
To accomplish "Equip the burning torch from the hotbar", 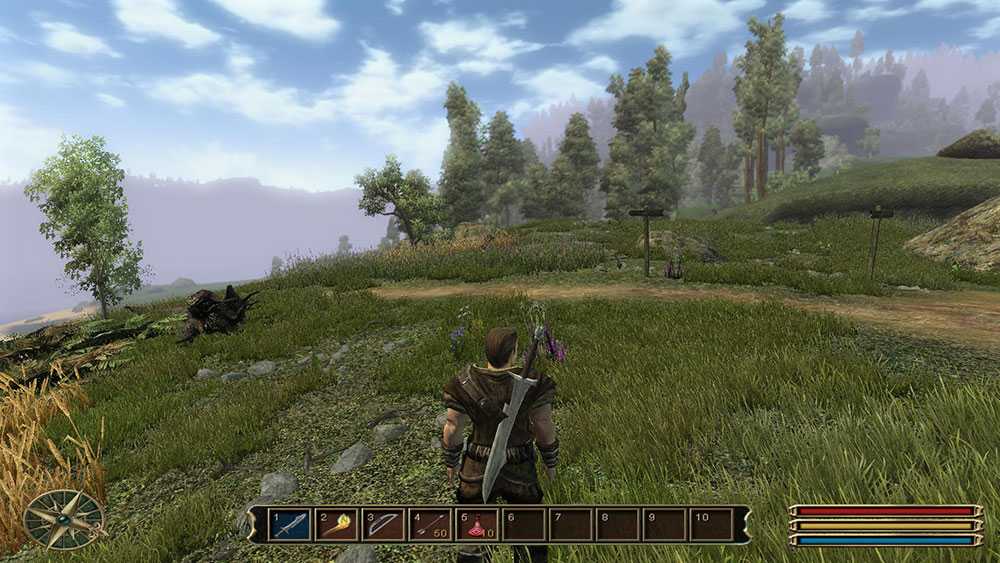I will pos(336,525).
